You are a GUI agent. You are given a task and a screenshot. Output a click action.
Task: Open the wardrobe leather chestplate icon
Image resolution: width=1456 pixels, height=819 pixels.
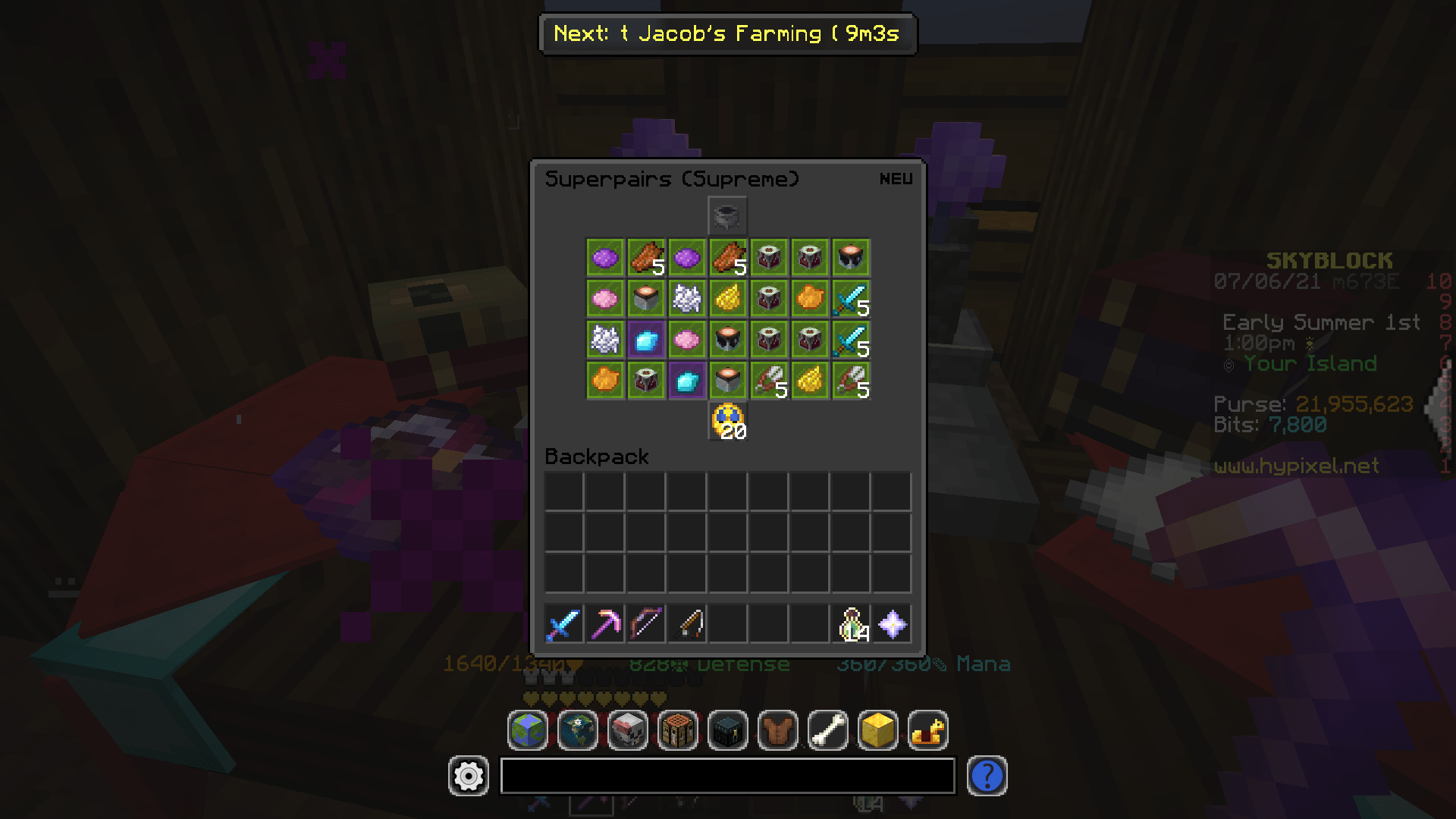click(x=777, y=730)
